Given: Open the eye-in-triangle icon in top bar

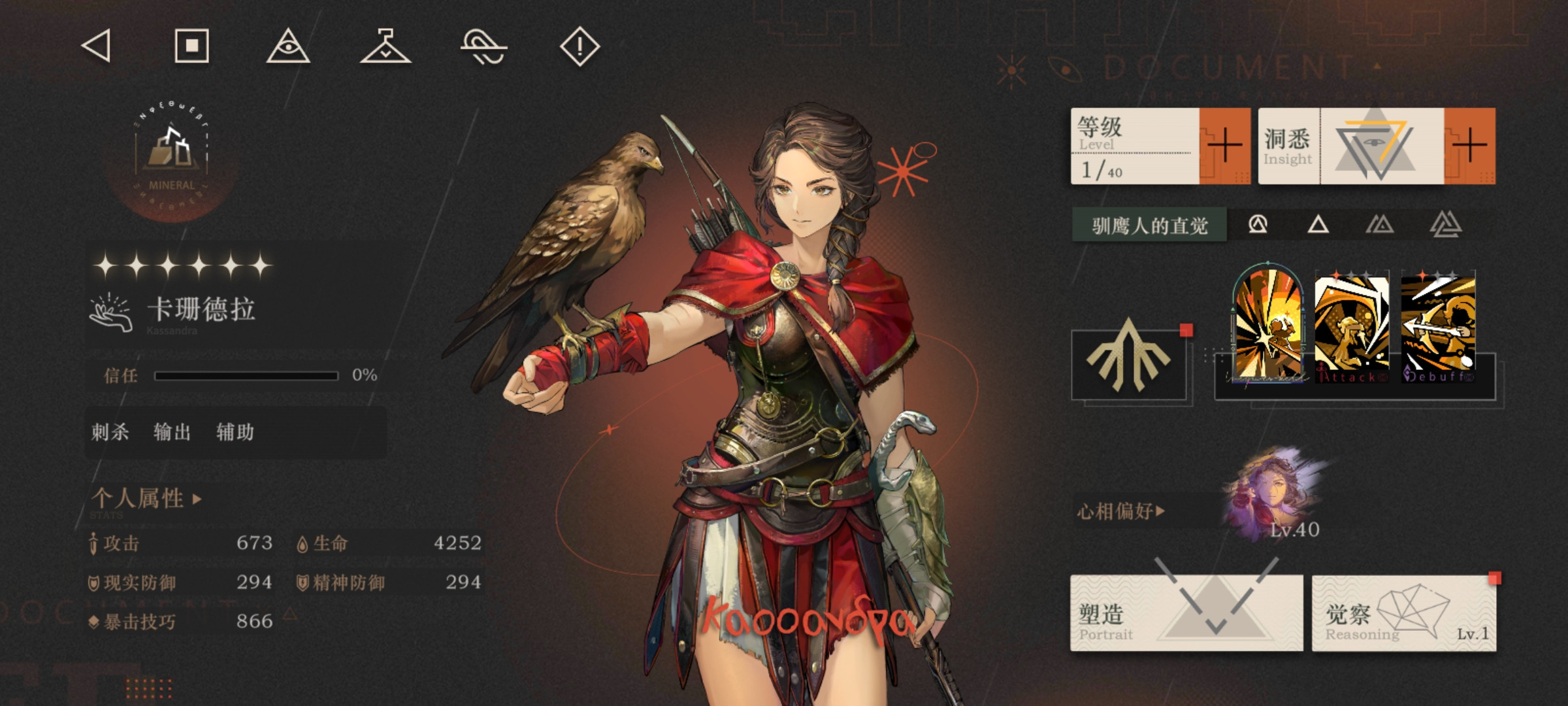Looking at the screenshot, I should (288, 46).
